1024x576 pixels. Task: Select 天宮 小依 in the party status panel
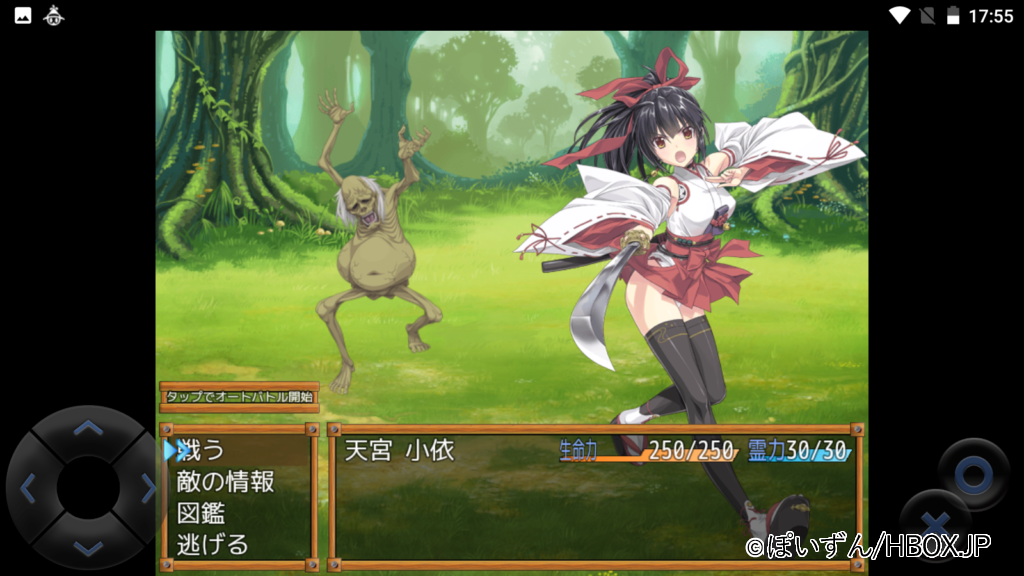tap(400, 450)
